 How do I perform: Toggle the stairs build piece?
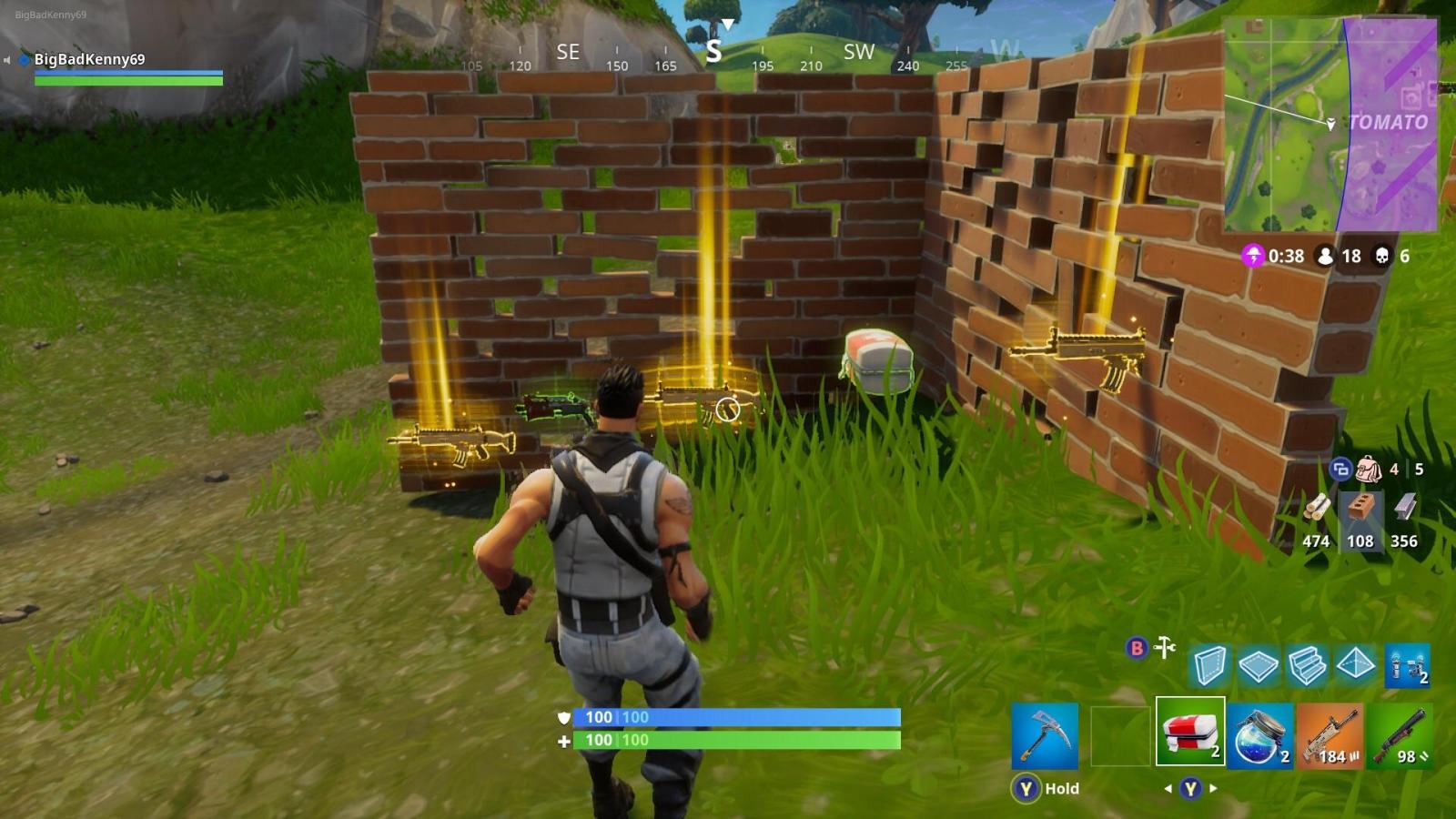(1310, 666)
